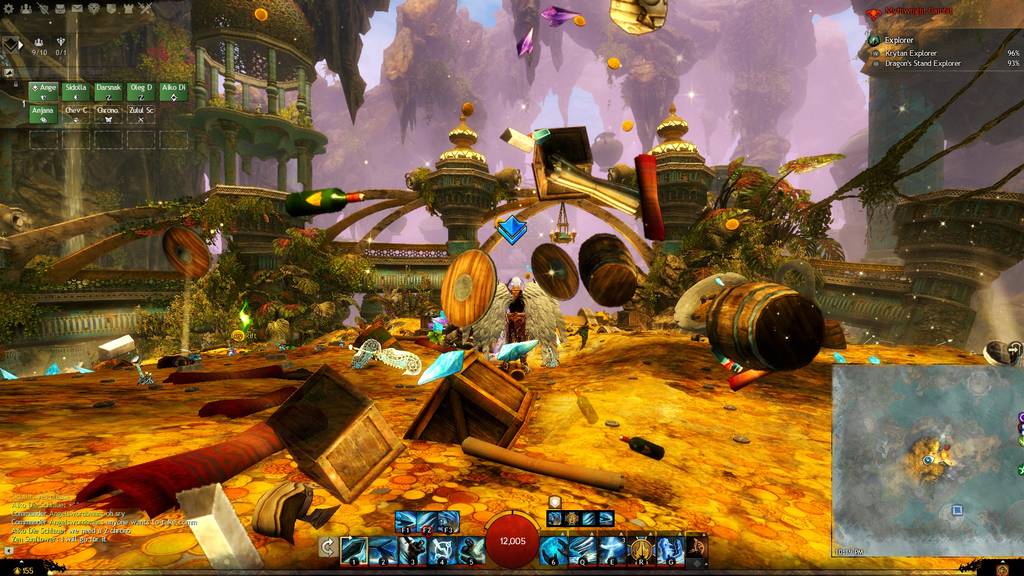The height and width of the screenshot is (576, 1024).
Task: Open the game menu gear icon
Action: [x=11, y=8]
